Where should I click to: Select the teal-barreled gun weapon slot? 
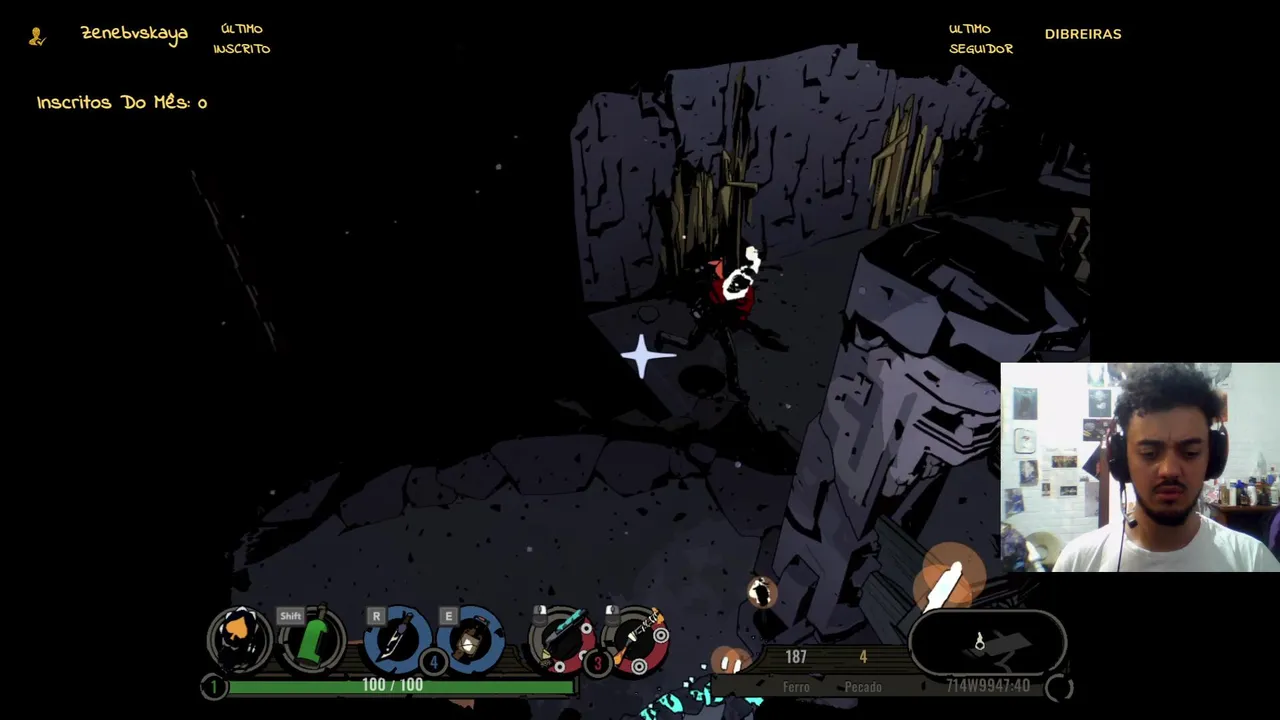(560, 638)
